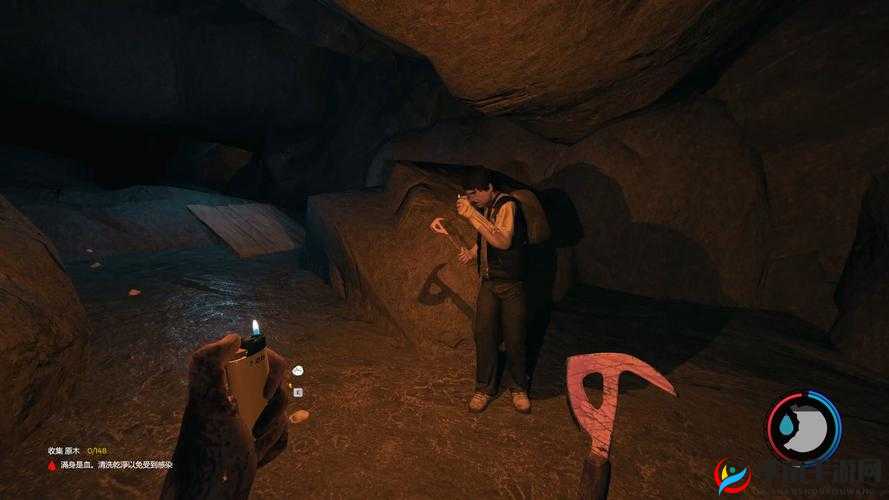Screen dimensions: 889x500
Task: Click the grey stomach hunger icon
Action: coord(814,427)
